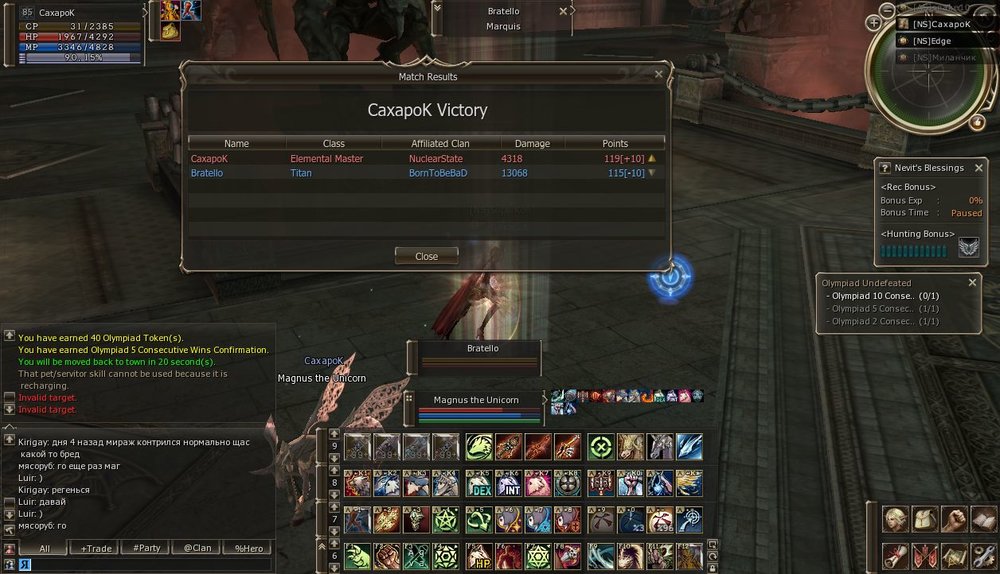This screenshot has height=574, width=1000.
Task: Switch to the All chat tab
Action: click(x=44, y=548)
